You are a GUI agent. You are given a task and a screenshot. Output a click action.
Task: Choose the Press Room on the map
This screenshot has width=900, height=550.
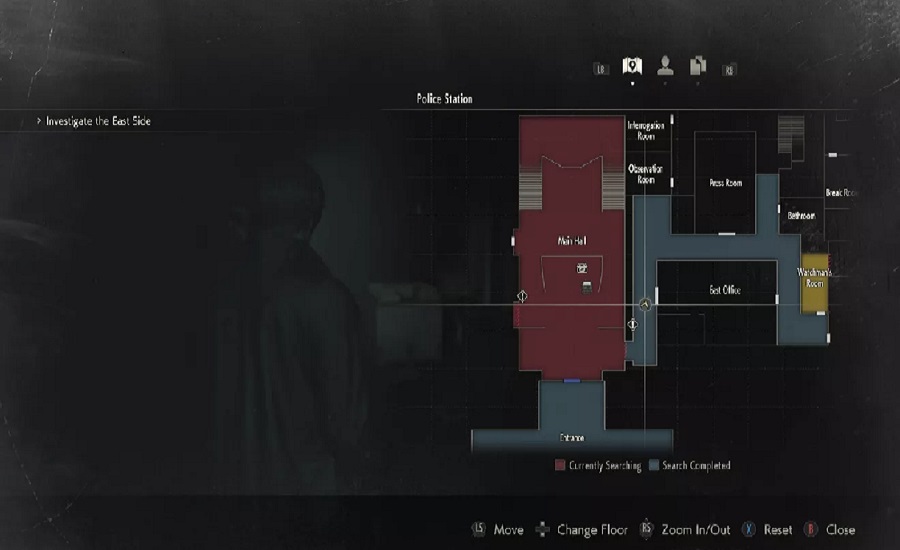pos(725,183)
